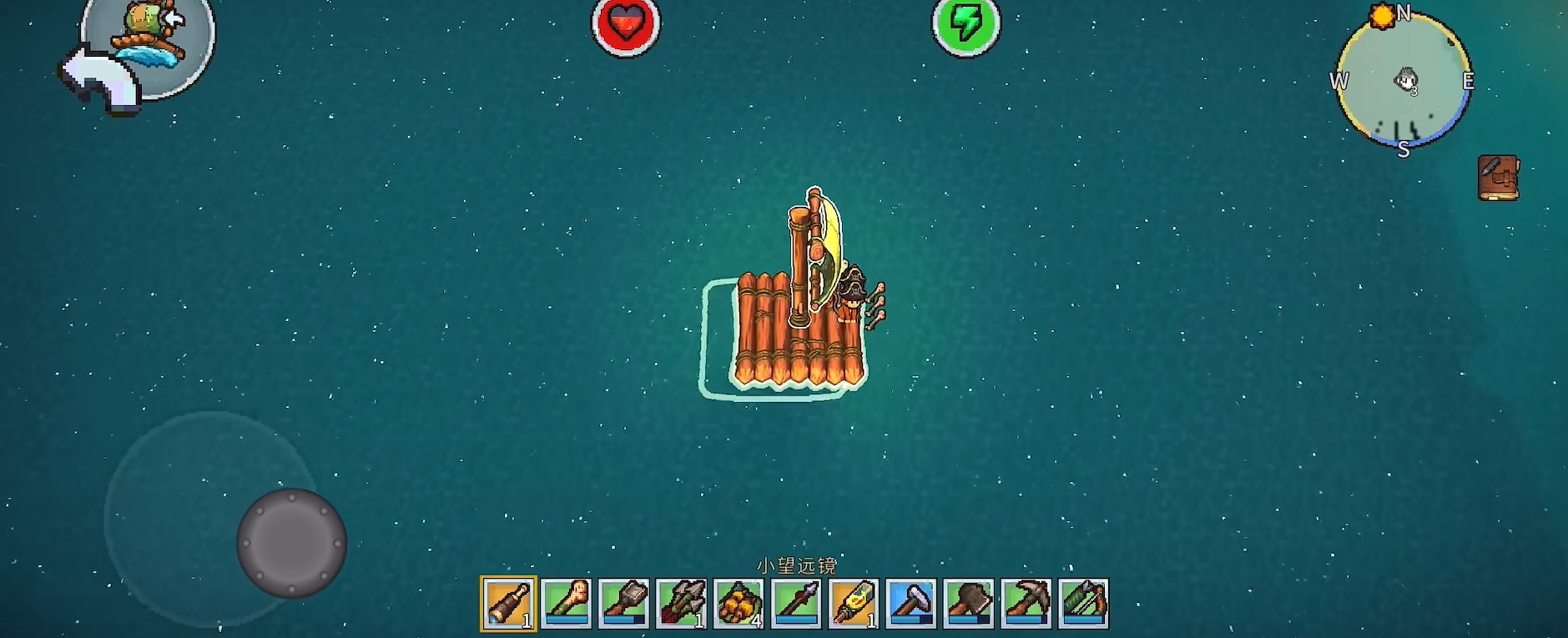Choose the shovel in the hotbar
This screenshot has height=638, width=1568.
coord(623,603)
